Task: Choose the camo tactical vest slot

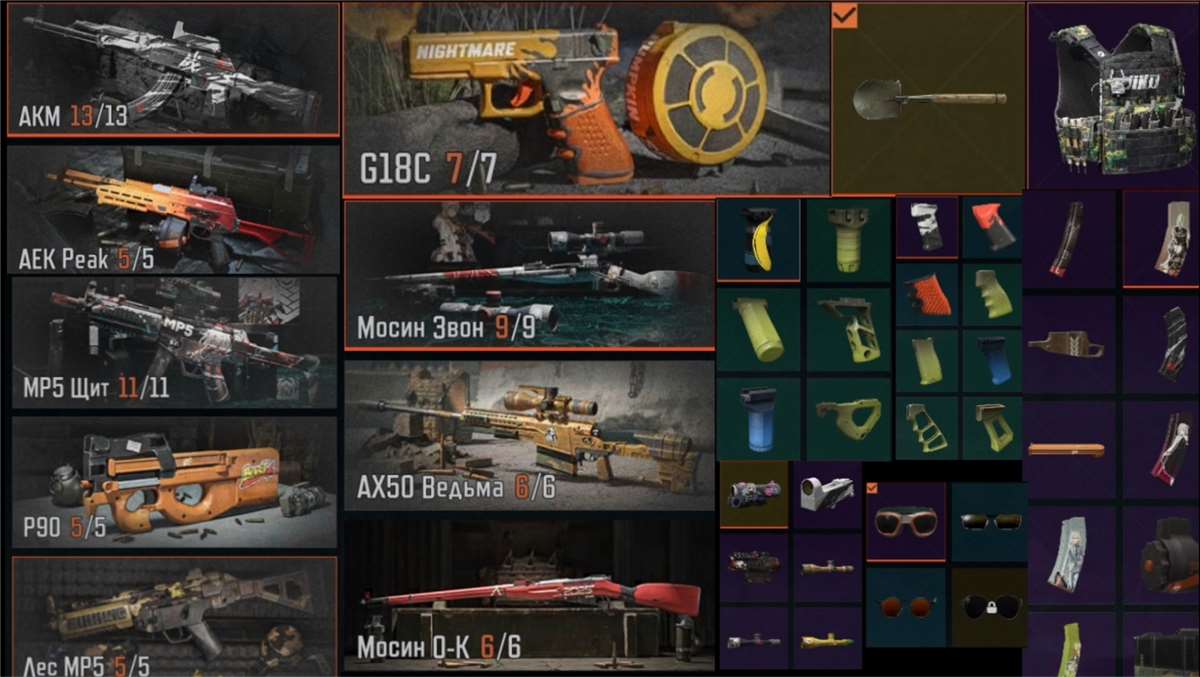Action: (1113, 95)
